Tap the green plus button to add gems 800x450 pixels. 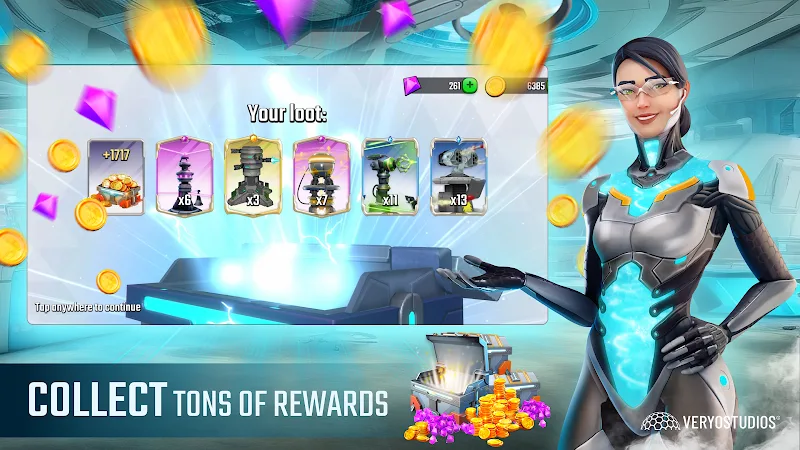(469, 86)
